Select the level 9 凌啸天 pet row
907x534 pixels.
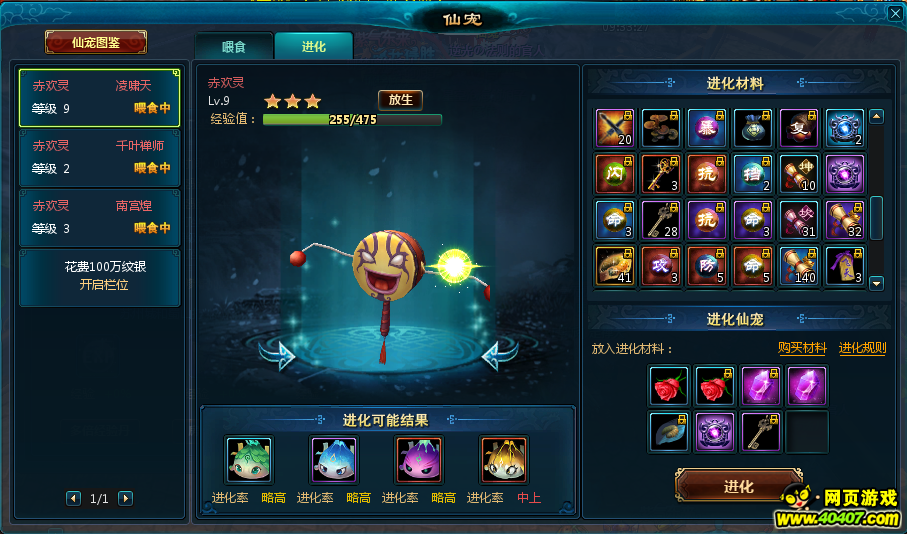100,98
